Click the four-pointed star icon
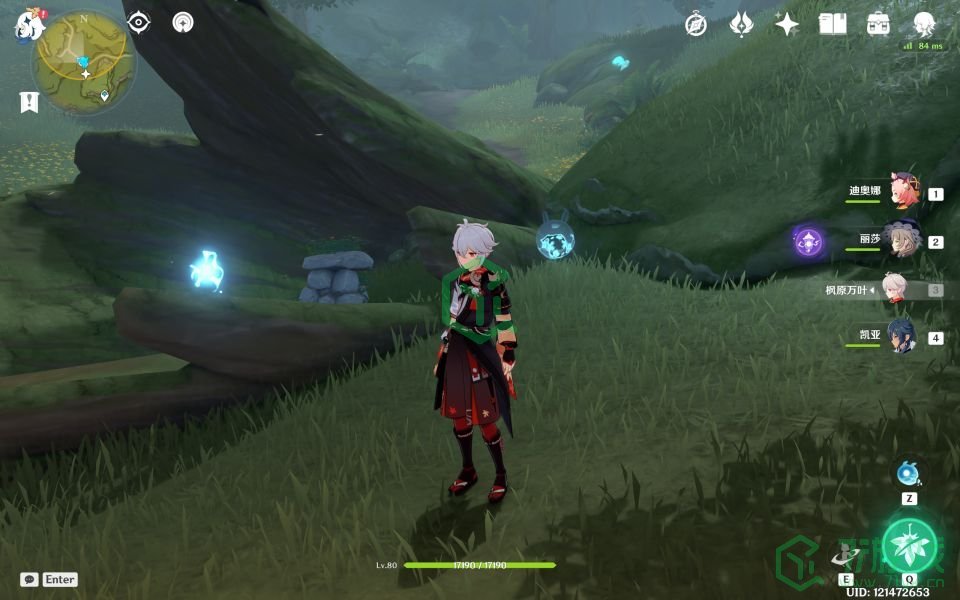Image resolution: width=960 pixels, height=600 pixels. pos(787,24)
